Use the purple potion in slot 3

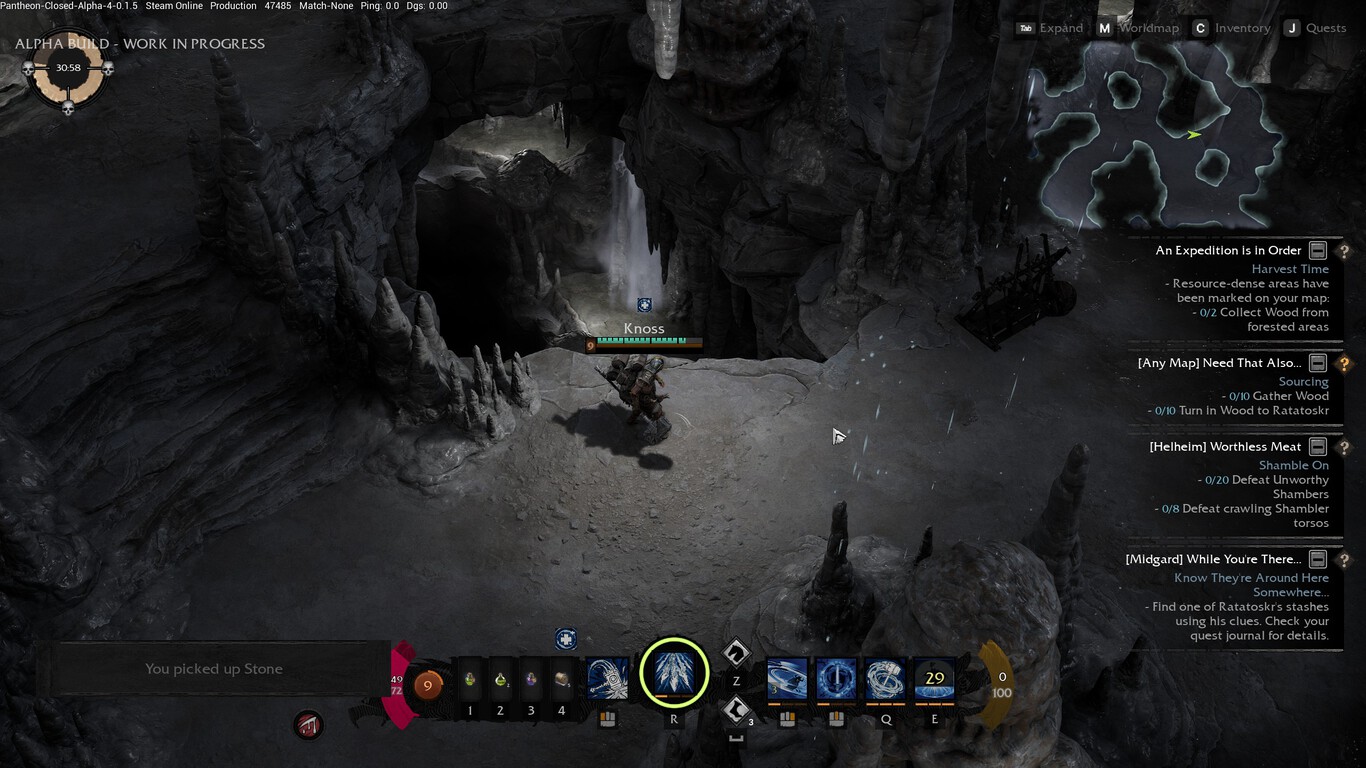(x=531, y=680)
